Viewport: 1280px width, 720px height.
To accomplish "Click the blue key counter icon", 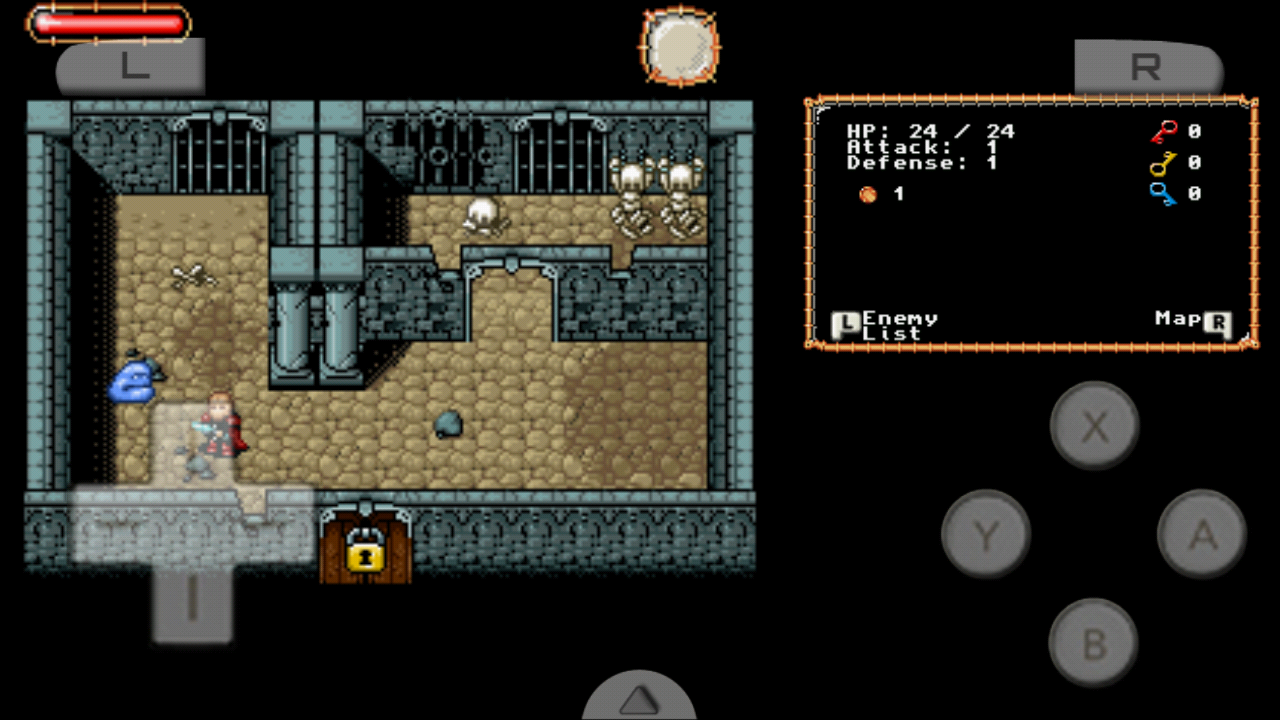I will coord(1163,194).
